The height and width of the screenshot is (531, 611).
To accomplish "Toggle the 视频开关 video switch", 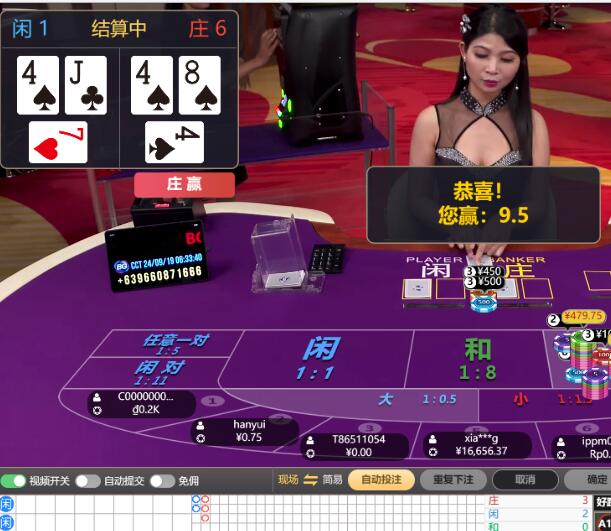I will (14, 481).
